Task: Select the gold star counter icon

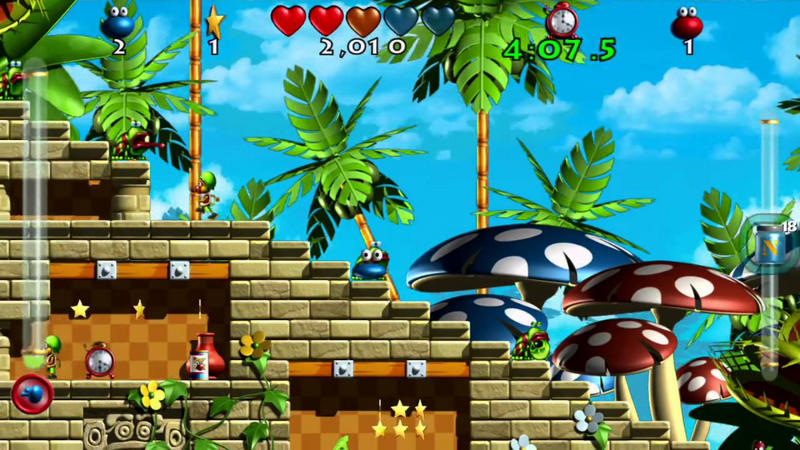Action: coord(214,21)
